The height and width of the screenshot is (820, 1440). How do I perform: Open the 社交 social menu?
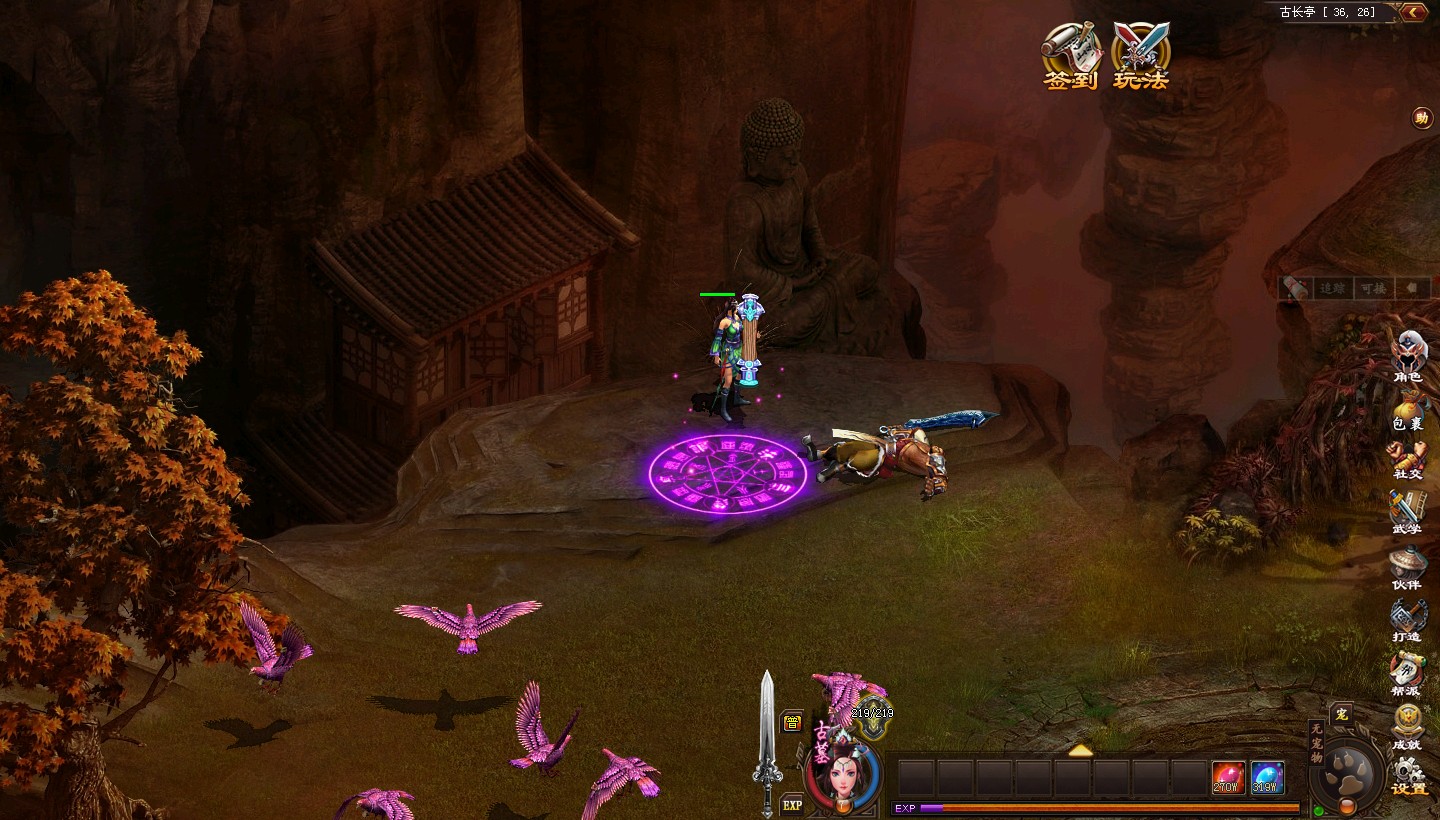[1408, 460]
